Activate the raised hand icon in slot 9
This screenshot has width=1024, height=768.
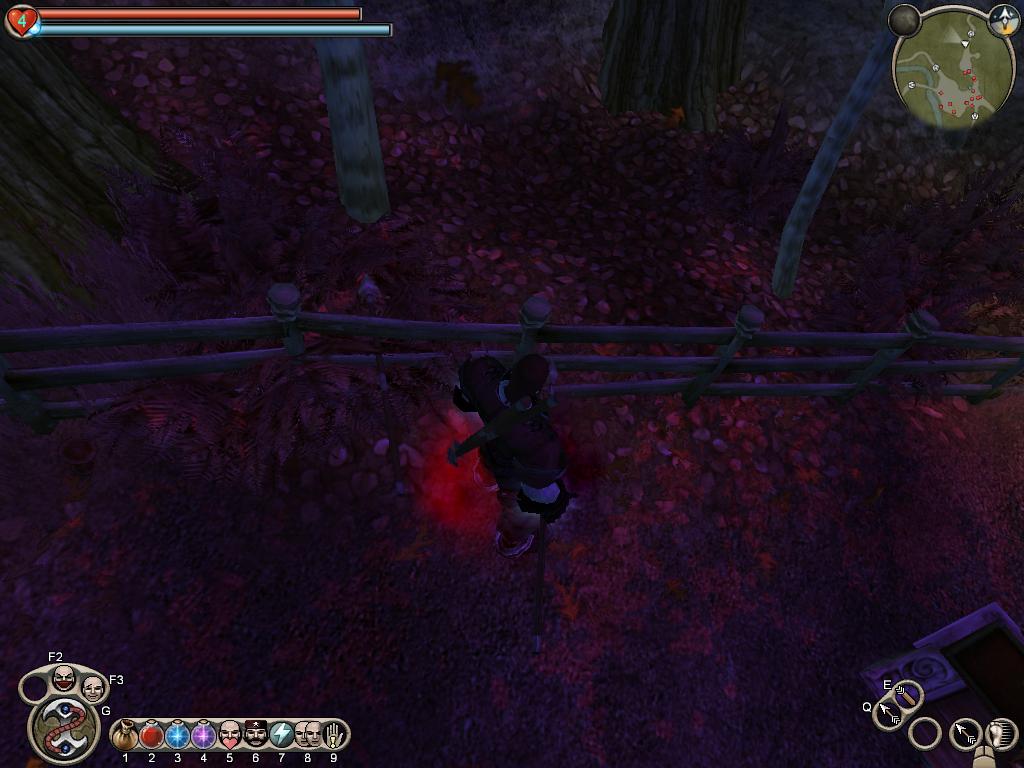[x=334, y=736]
